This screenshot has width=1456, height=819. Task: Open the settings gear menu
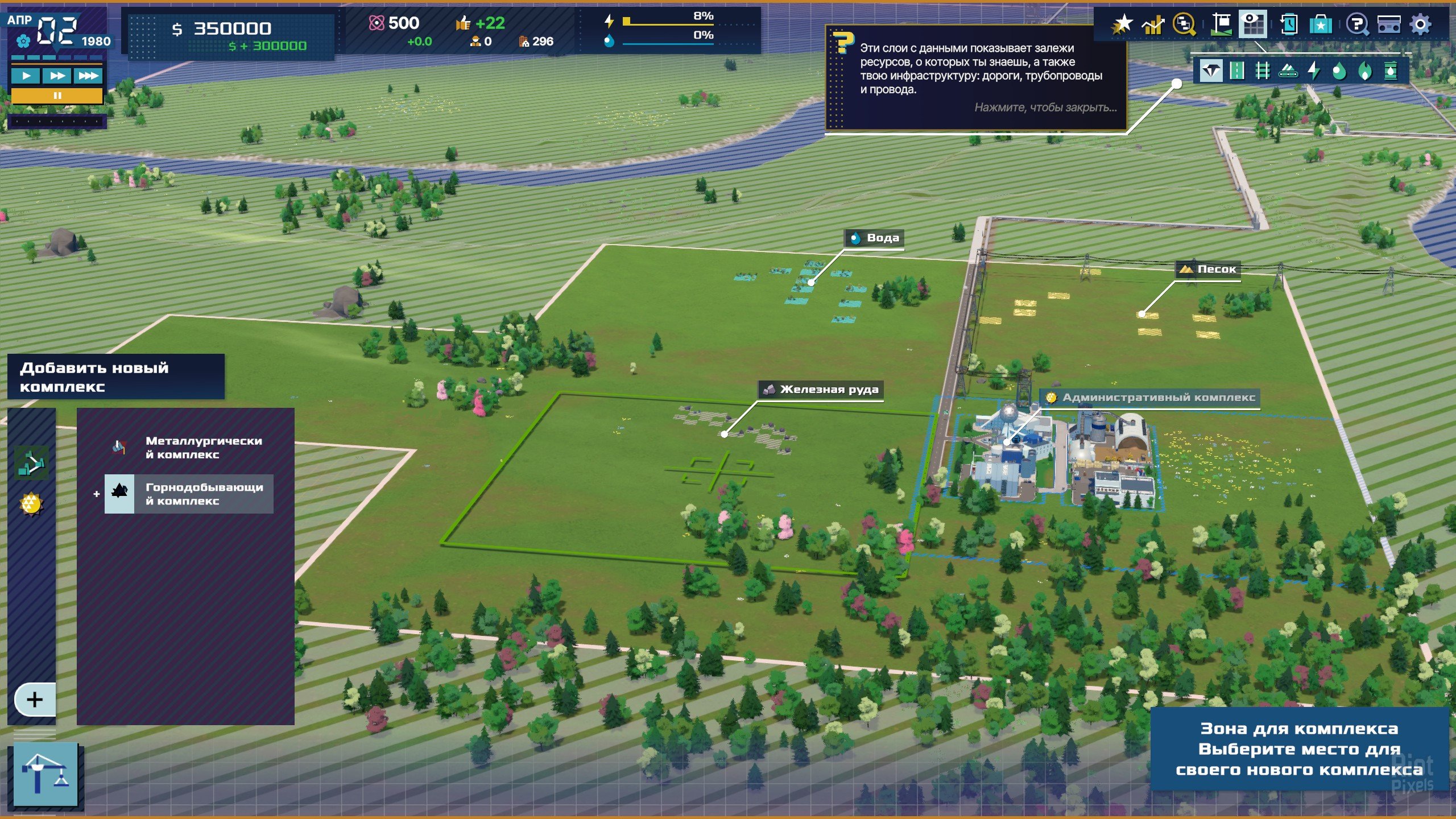click(x=1420, y=24)
